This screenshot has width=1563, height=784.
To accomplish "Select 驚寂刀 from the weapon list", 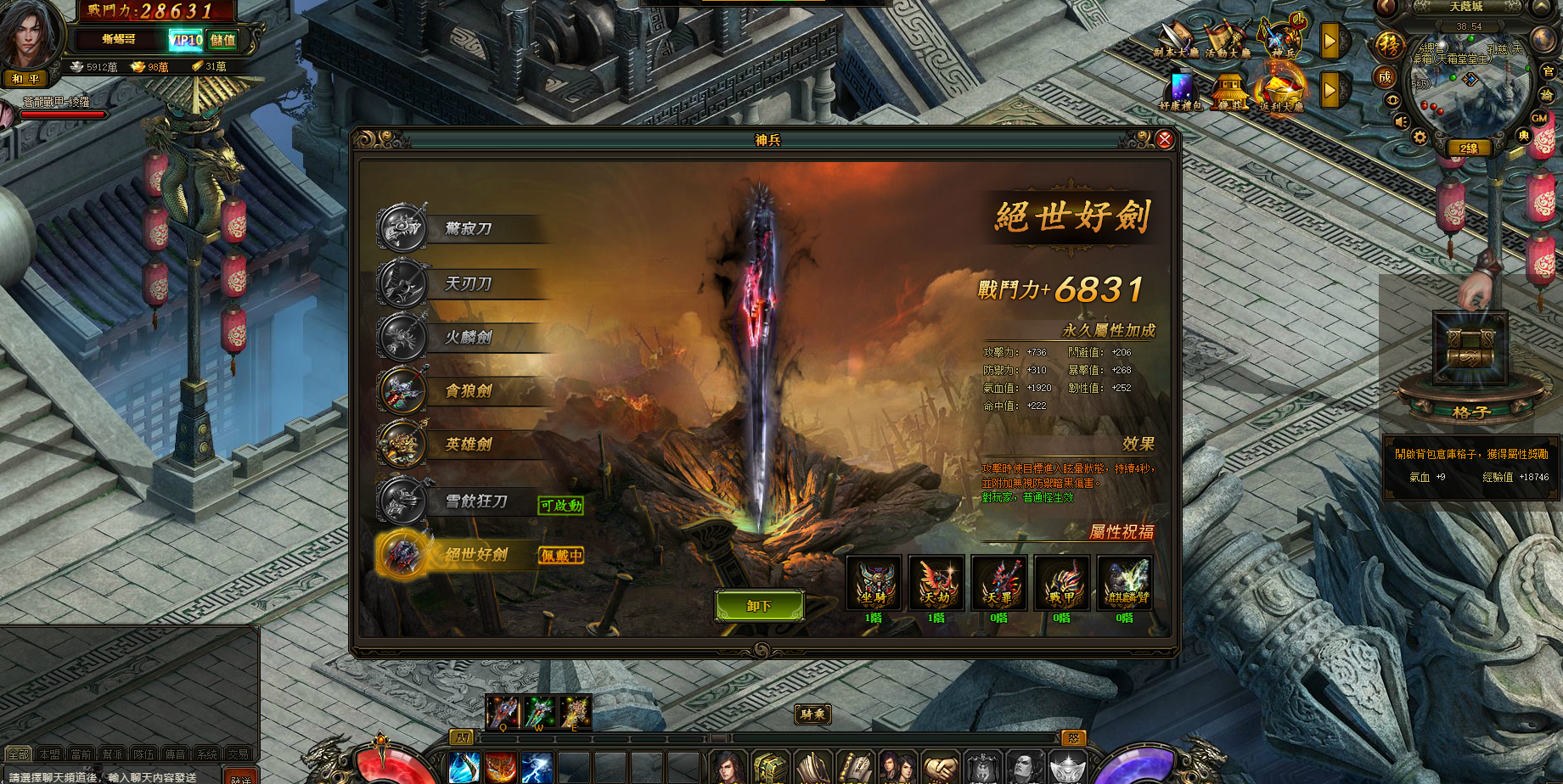I will click(x=468, y=229).
